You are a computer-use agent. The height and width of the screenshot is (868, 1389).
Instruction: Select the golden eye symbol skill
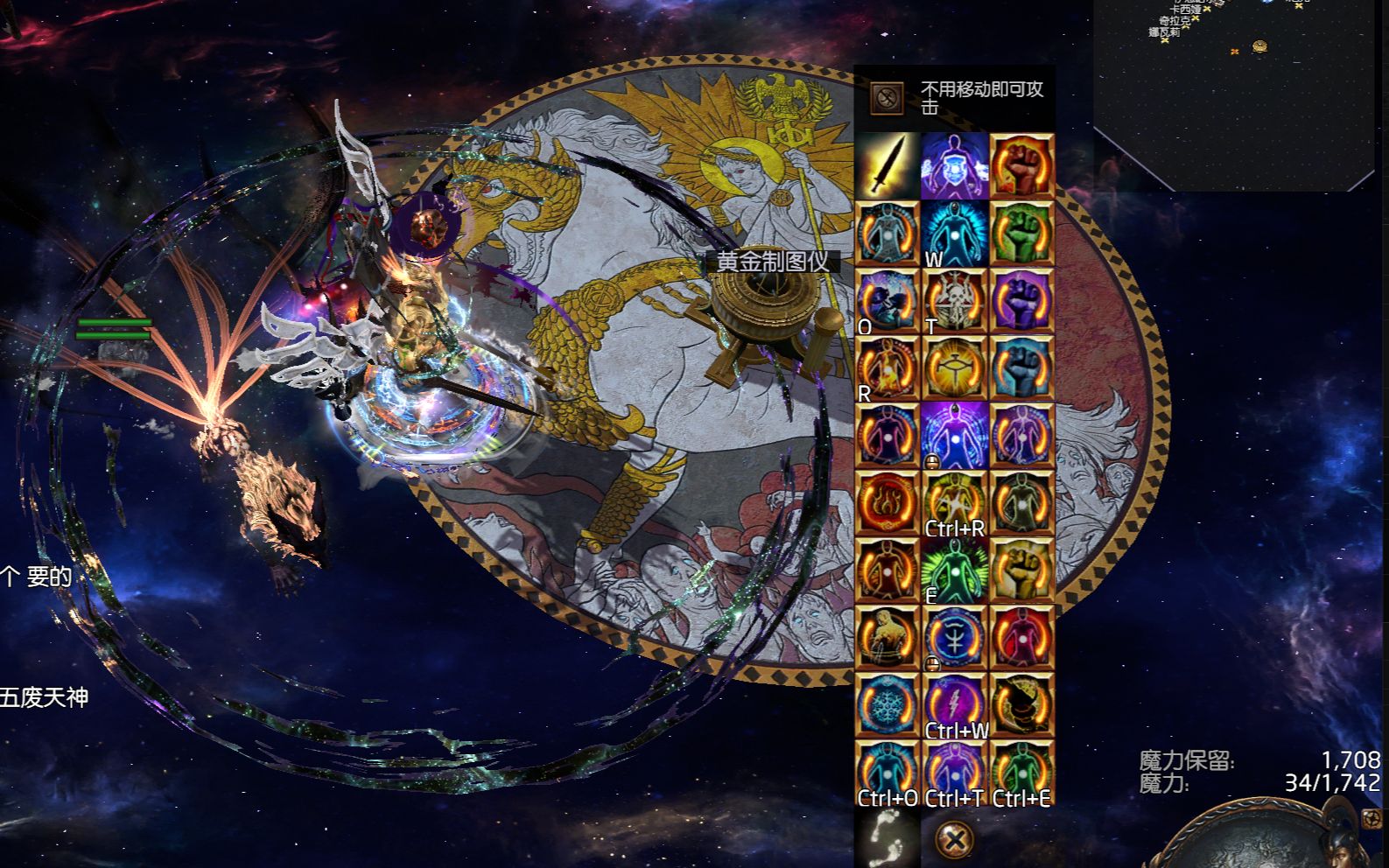point(954,368)
